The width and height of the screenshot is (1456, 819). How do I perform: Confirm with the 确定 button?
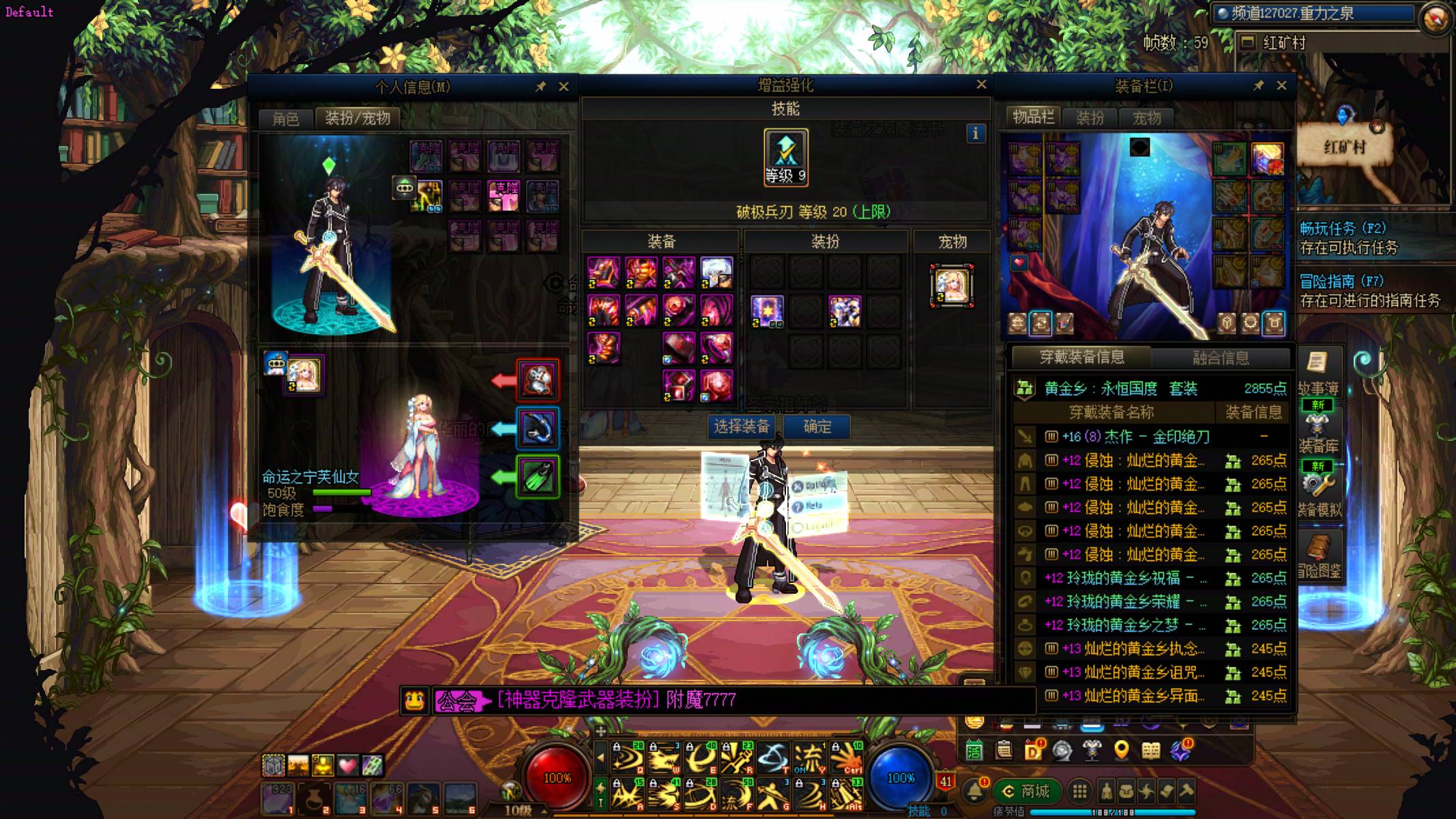tap(817, 427)
